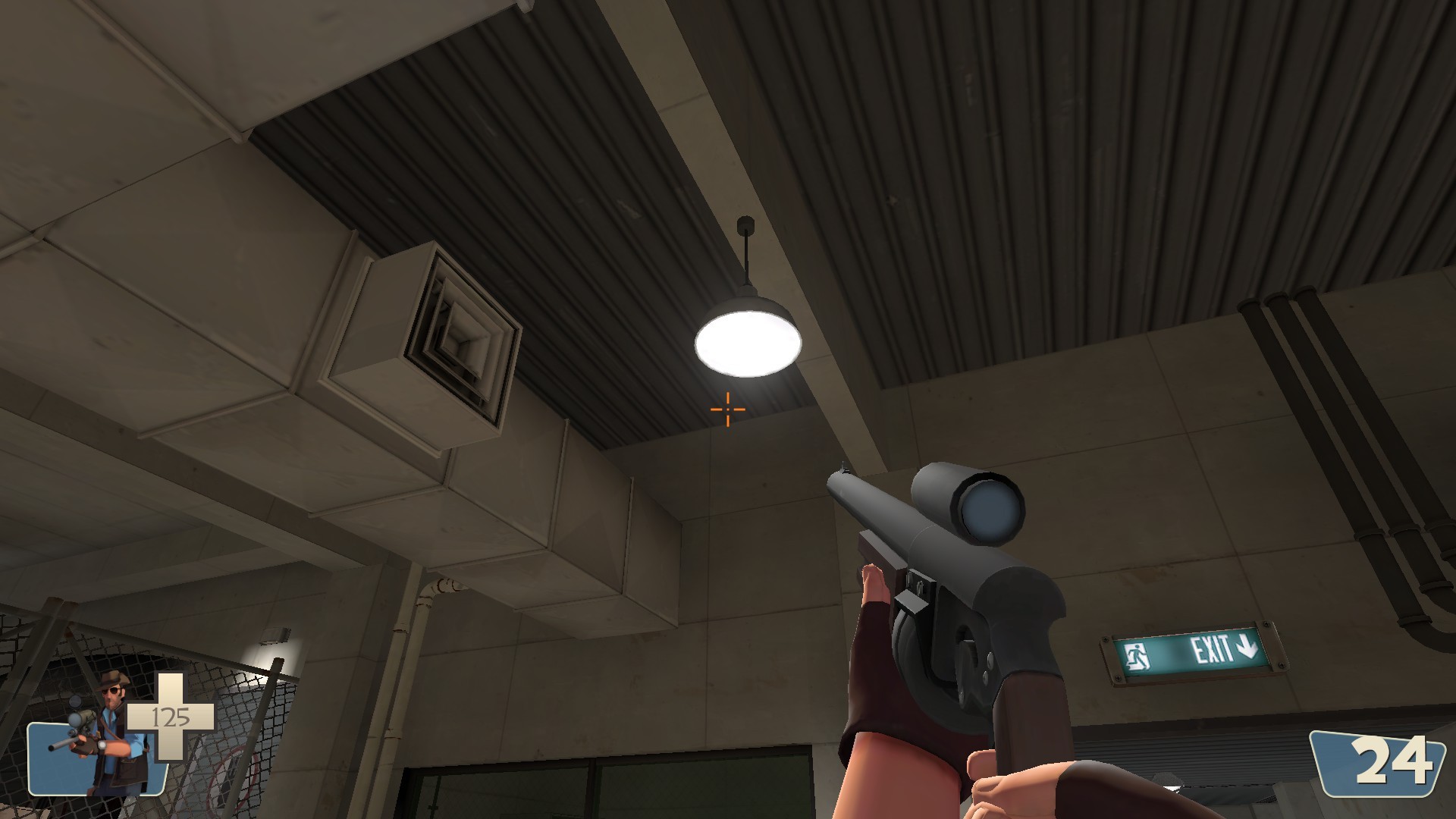Click the health cross icon

pos(171,717)
